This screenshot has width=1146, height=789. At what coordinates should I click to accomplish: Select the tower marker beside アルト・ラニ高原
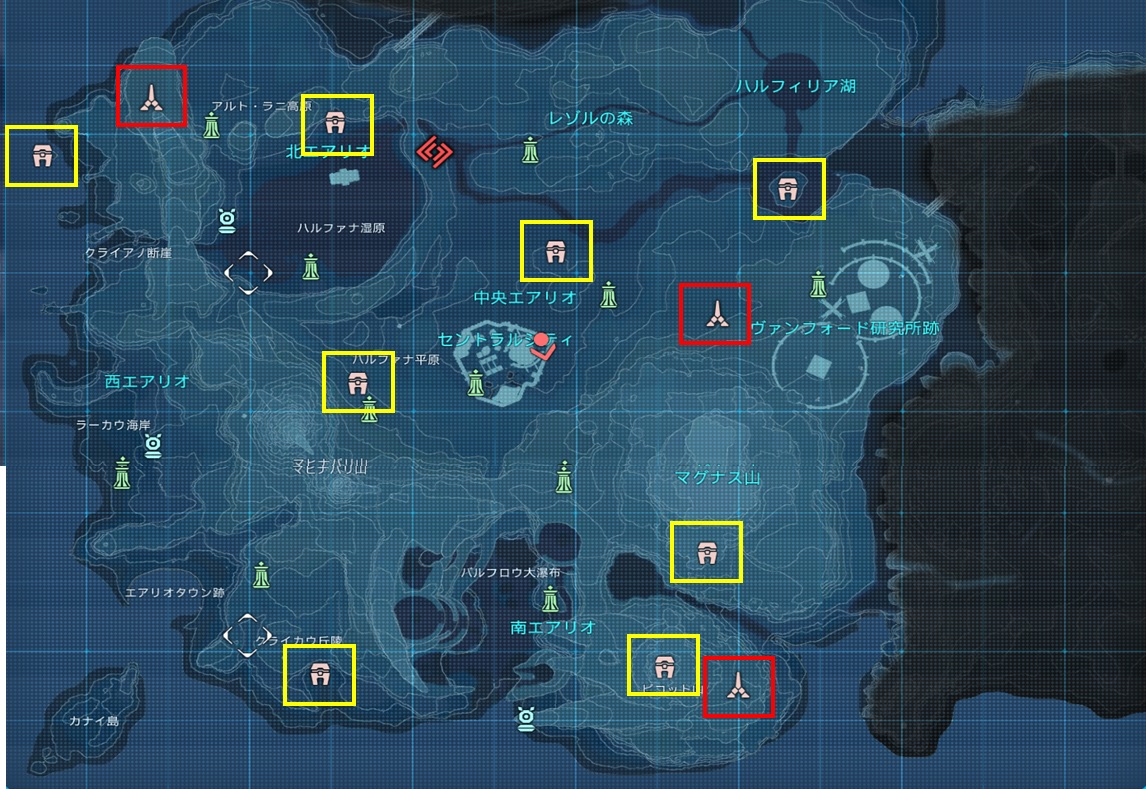151,96
